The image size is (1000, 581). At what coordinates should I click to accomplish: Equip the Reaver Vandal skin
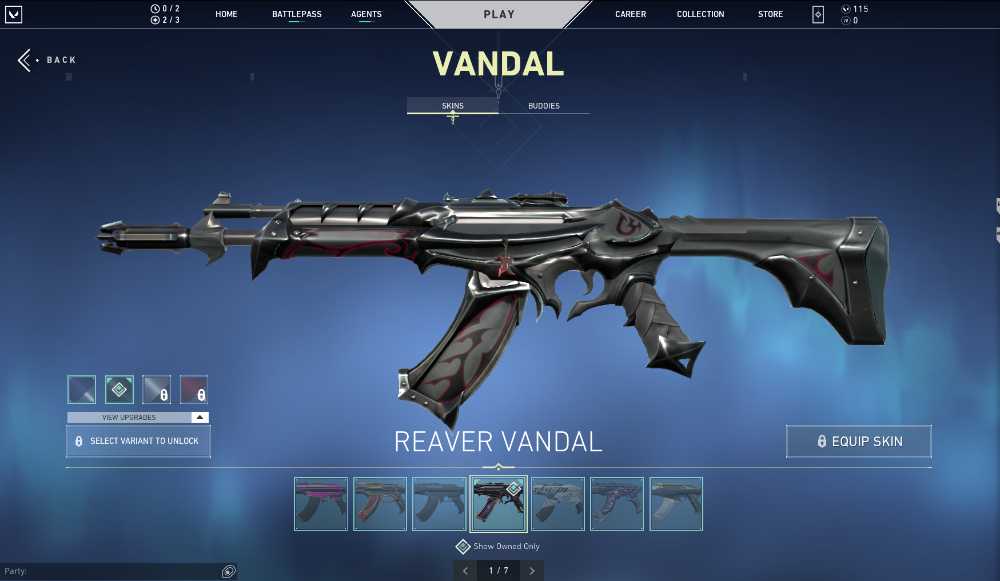coord(859,441)
